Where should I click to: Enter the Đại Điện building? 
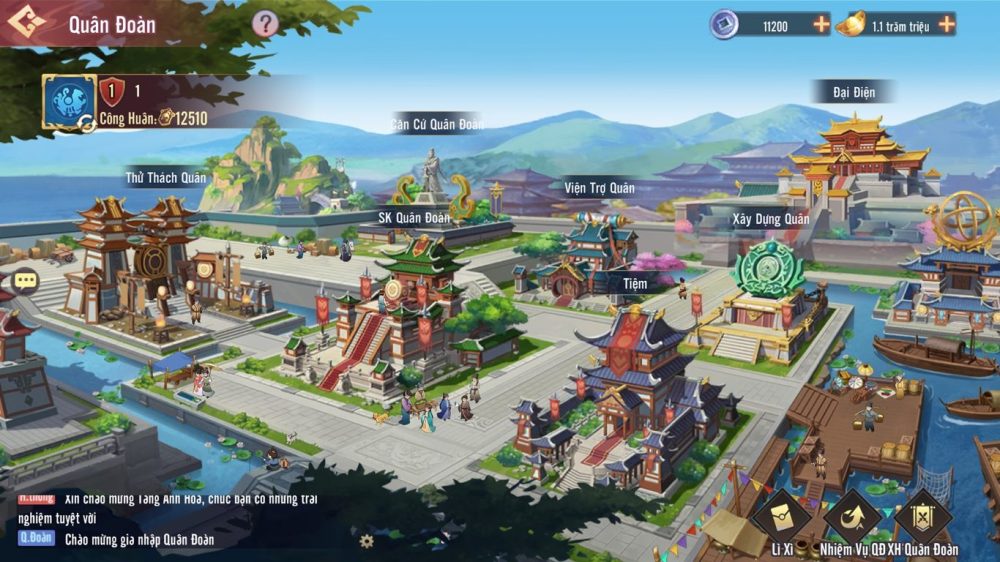[853, 92]
